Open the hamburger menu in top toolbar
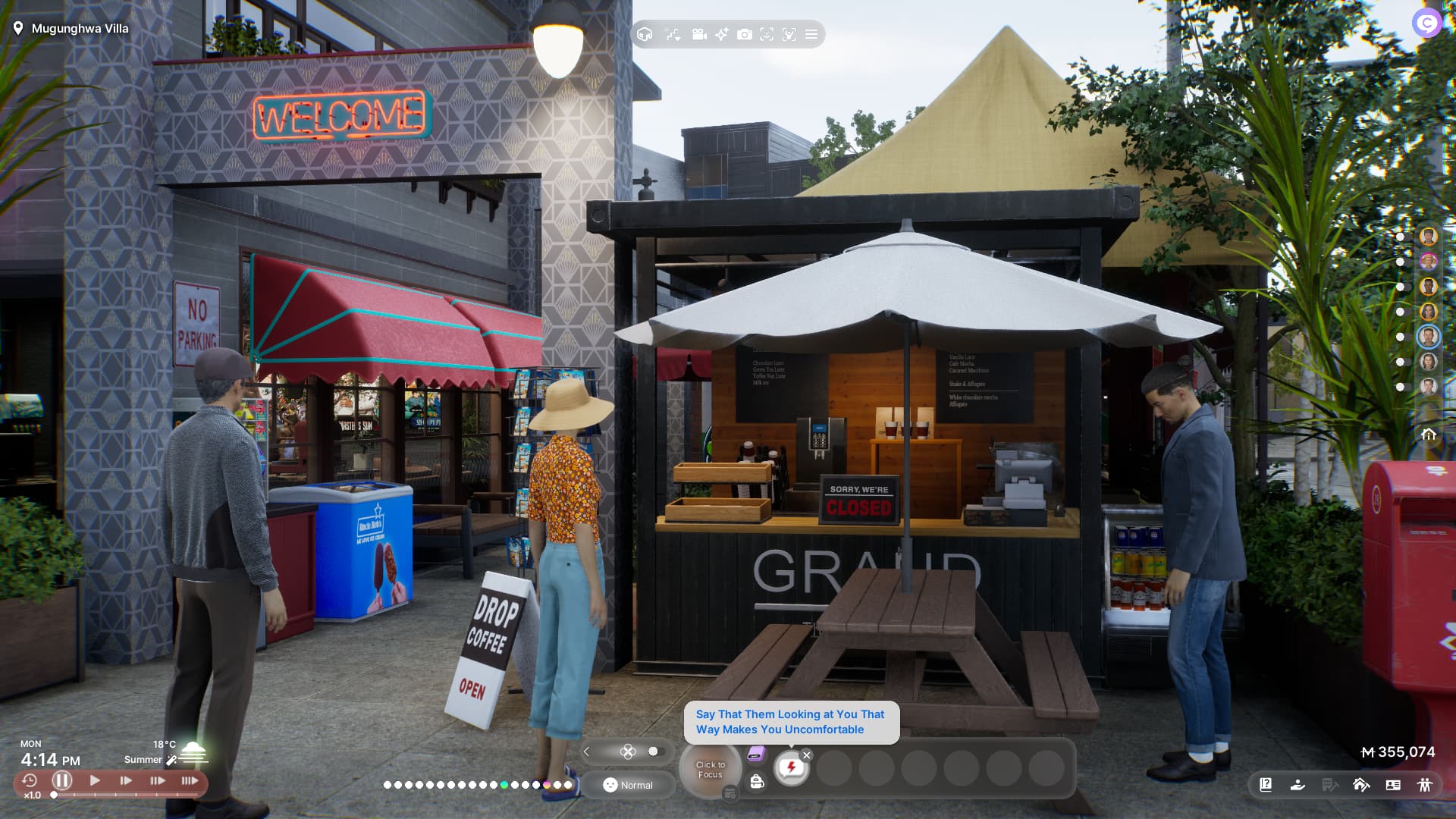The image size is (1456, 819). click(x=811, y=34)
